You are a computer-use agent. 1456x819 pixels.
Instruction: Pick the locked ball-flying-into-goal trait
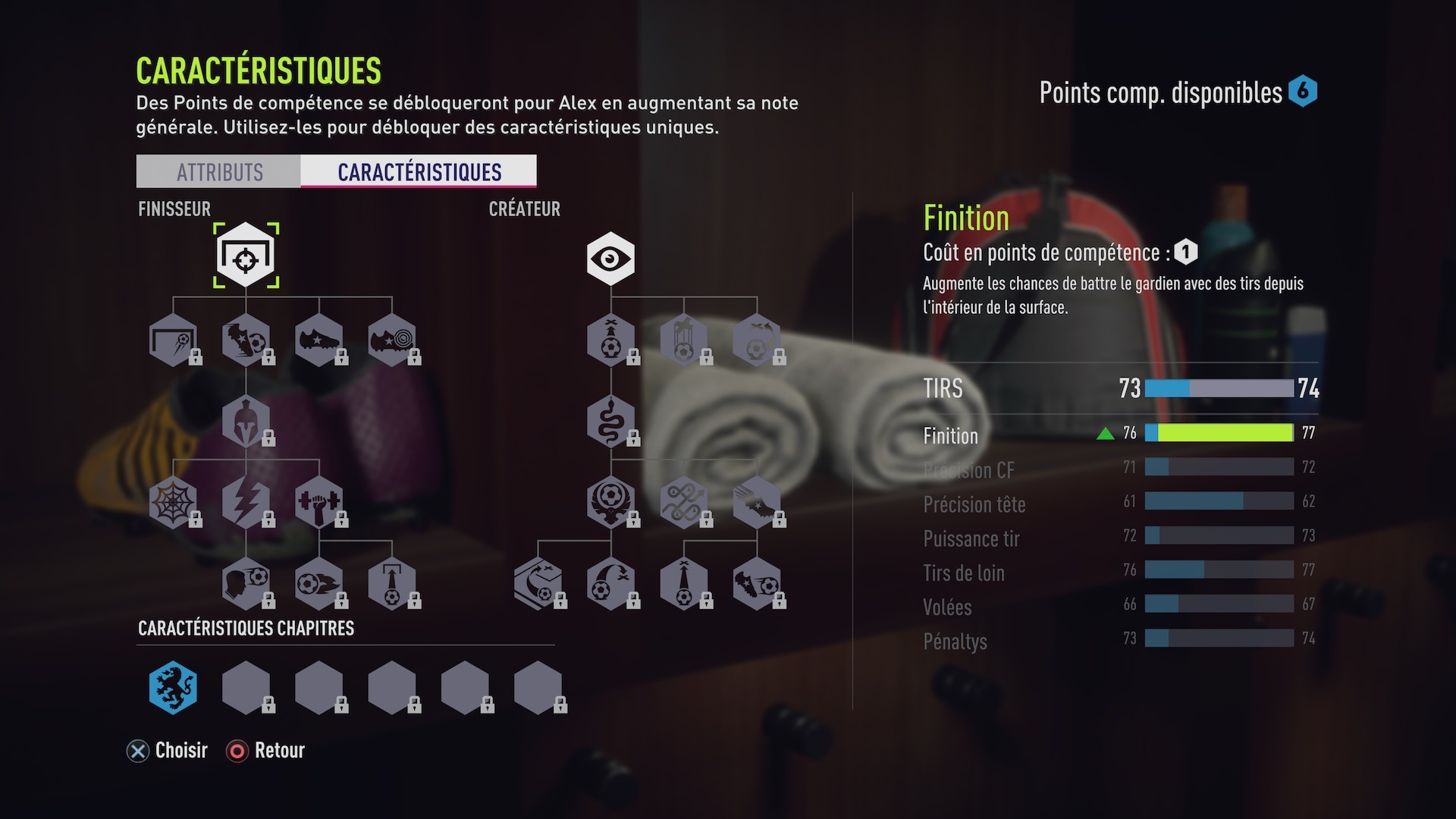[x=173, y=340]
